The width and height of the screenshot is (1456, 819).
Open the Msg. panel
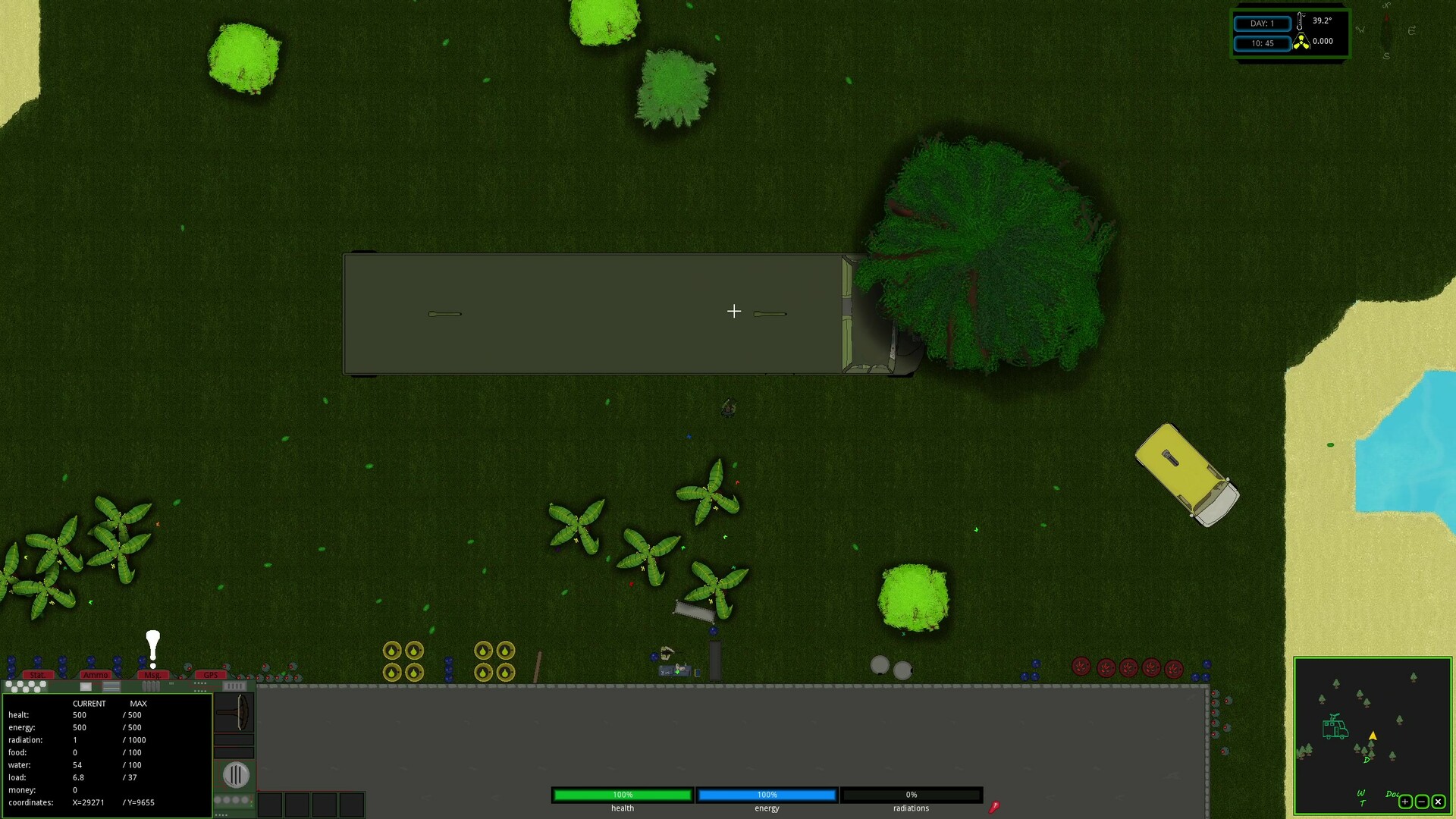(x=153, y=674)
